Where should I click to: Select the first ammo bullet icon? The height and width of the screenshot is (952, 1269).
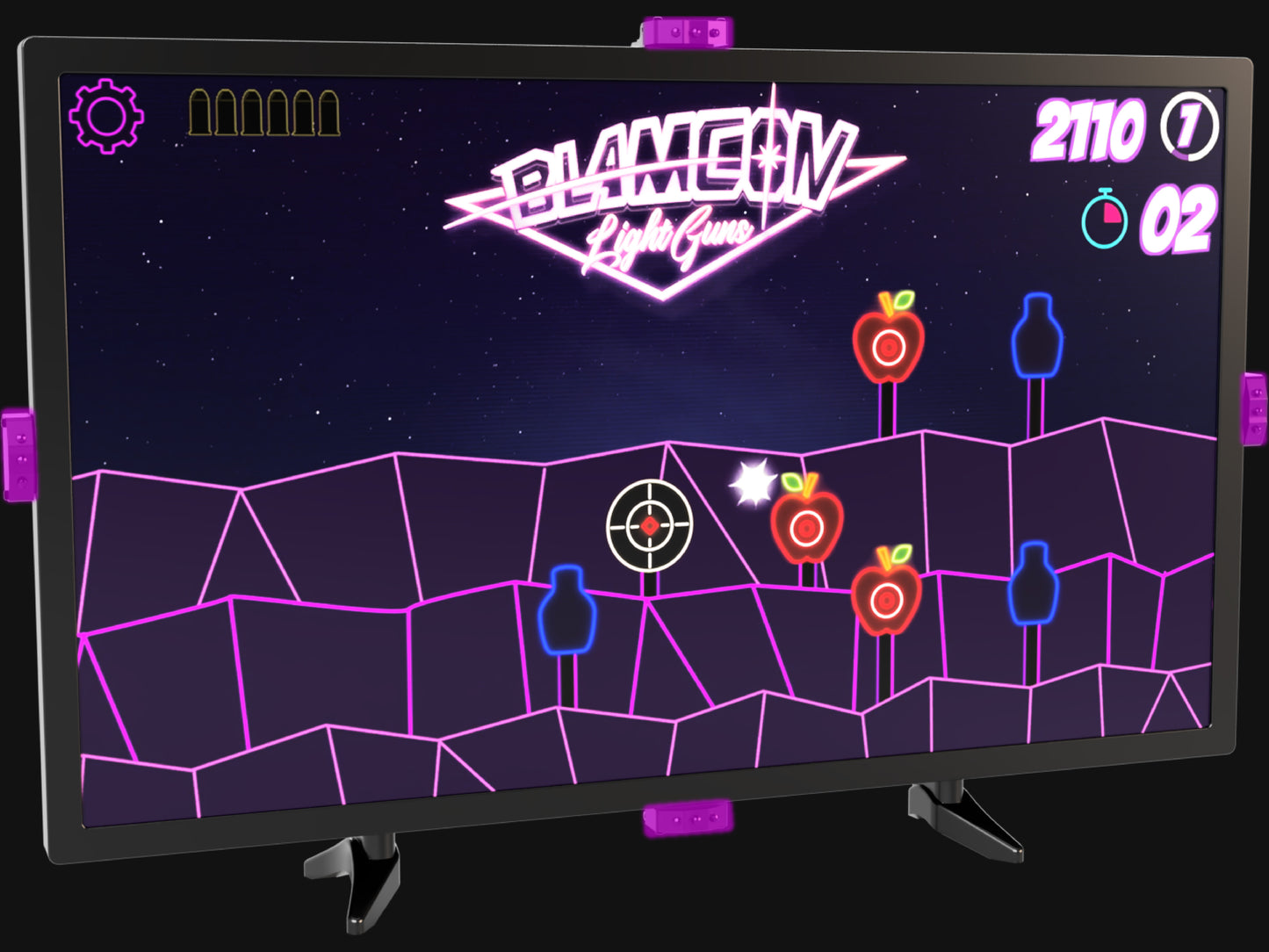coord(200,111)
